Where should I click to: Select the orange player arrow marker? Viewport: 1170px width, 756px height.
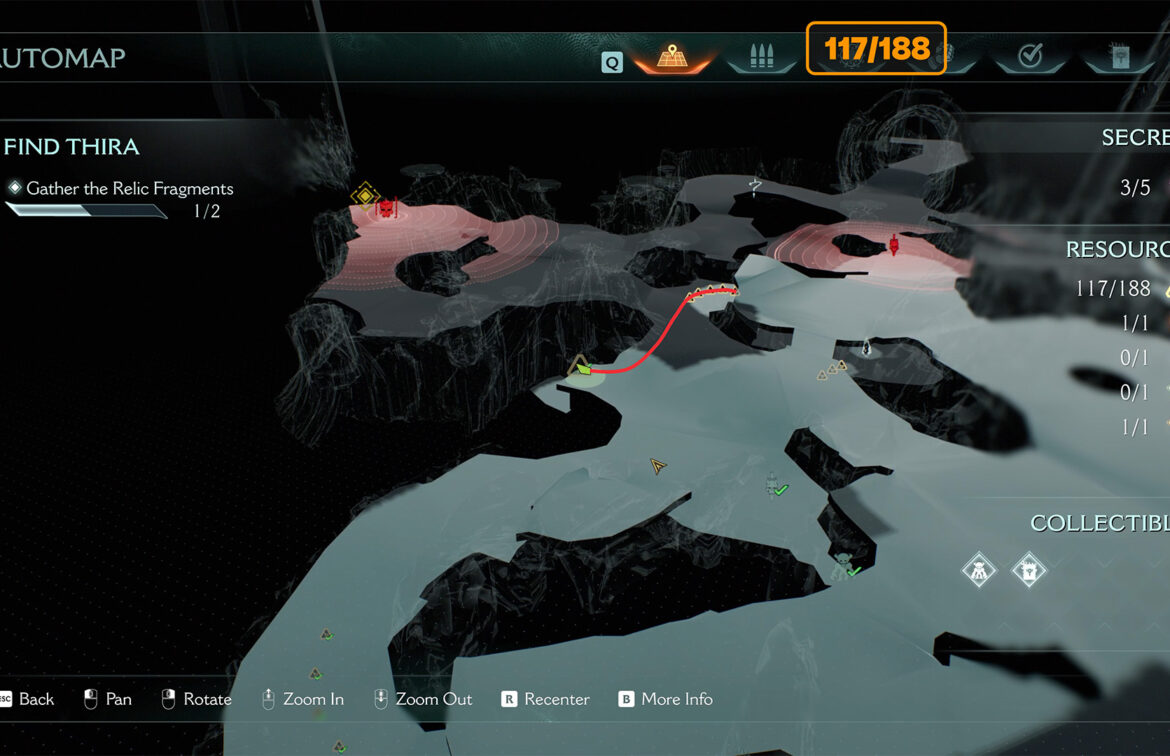click(x=657, y=466)
